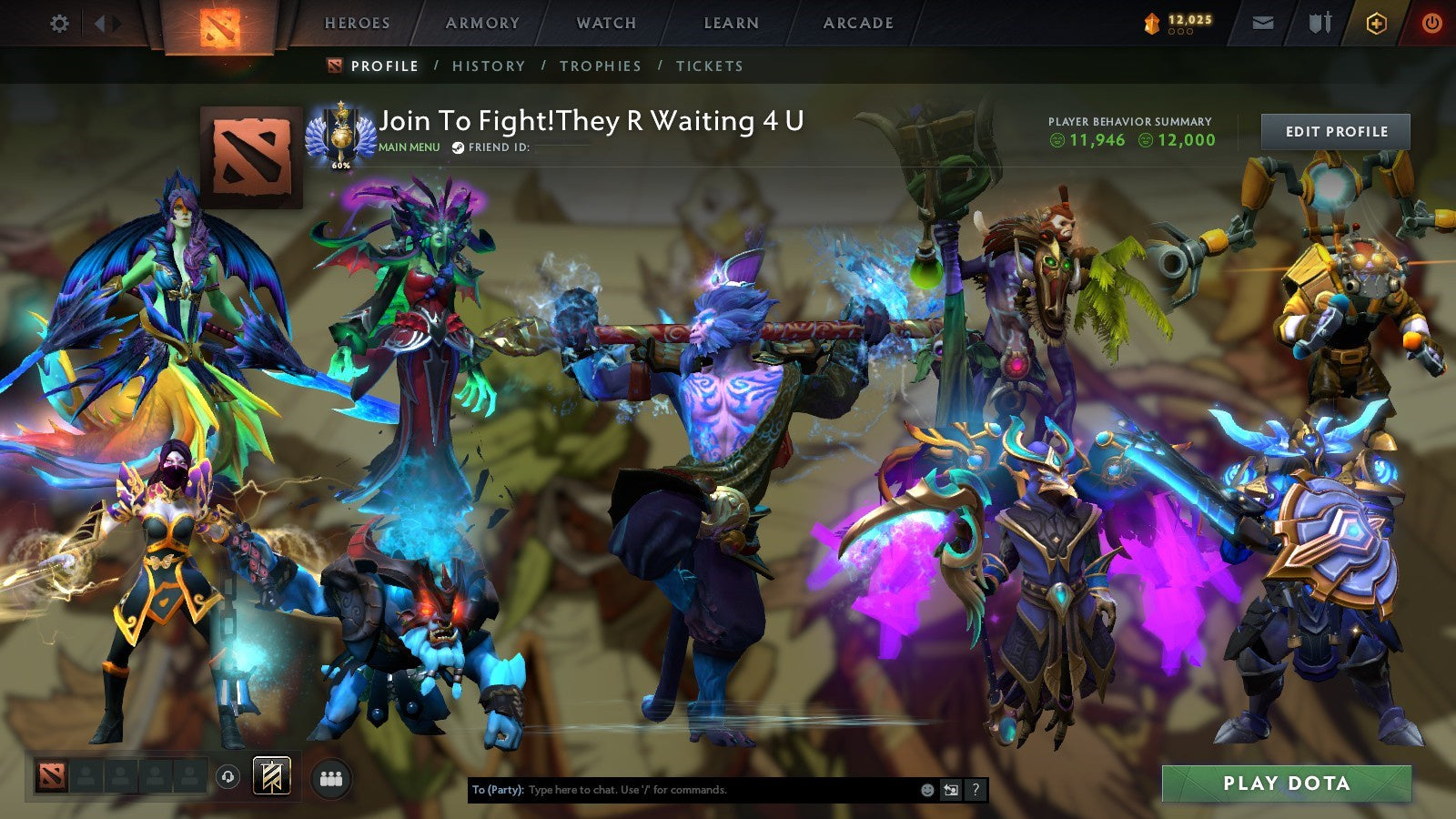Expand the emoticon picker in chat
This screenshot has width=1456, height=819.
(926, 790)
